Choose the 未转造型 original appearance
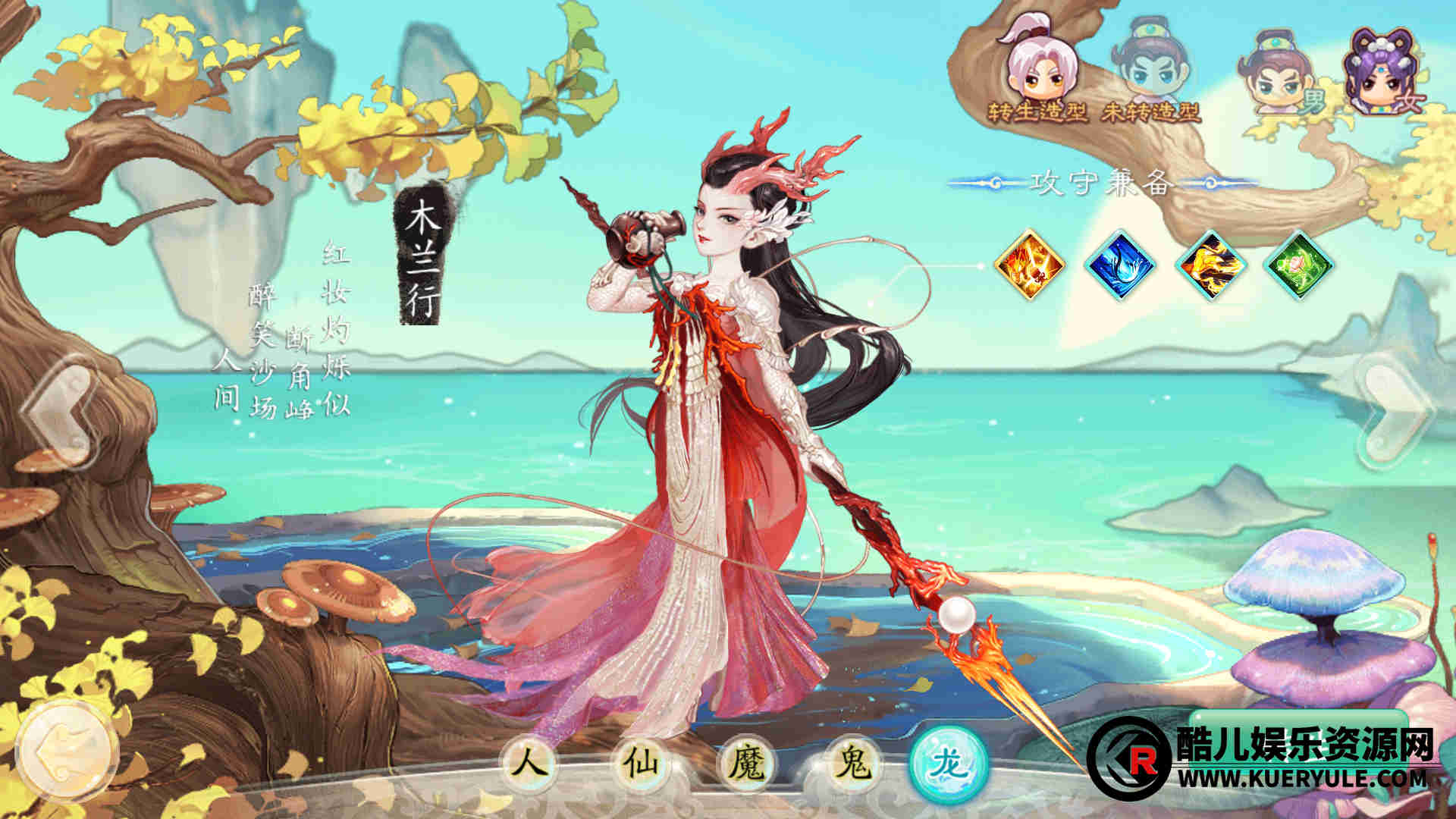The image size is (1456, 819). pos(1150,76)
